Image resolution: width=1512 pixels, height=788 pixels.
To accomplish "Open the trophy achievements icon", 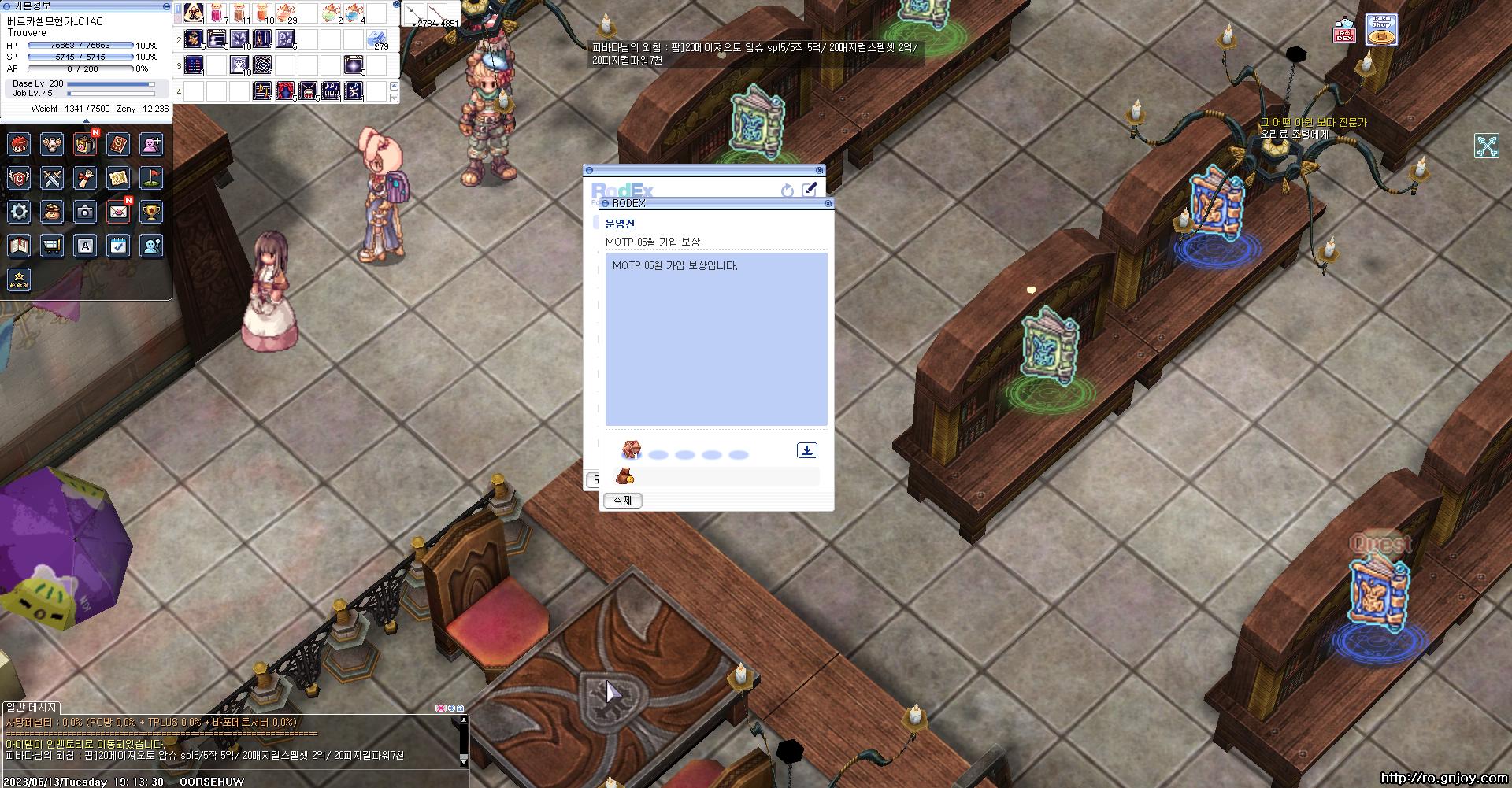I will pos(150,212).
